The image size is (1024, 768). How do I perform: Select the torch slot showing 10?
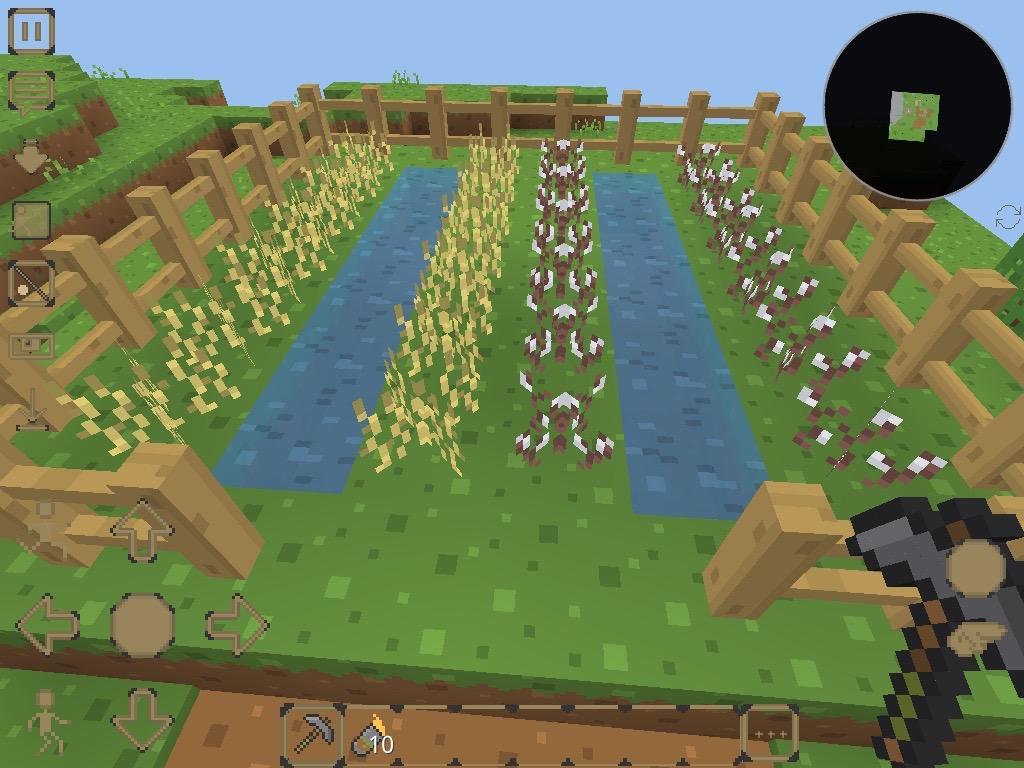point(372,738)
